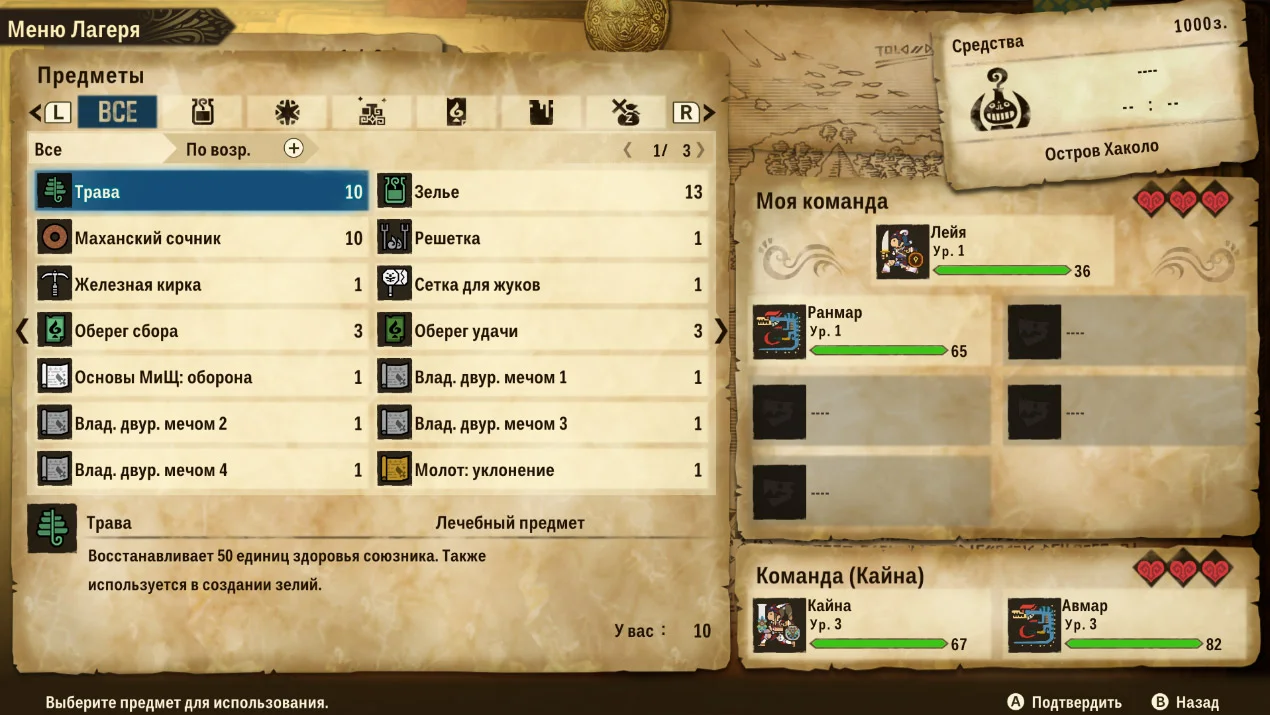The width and height of the screenshot is (1270, 715).
Task: Choose the Зелье item in the list
Action: [541, 192]
